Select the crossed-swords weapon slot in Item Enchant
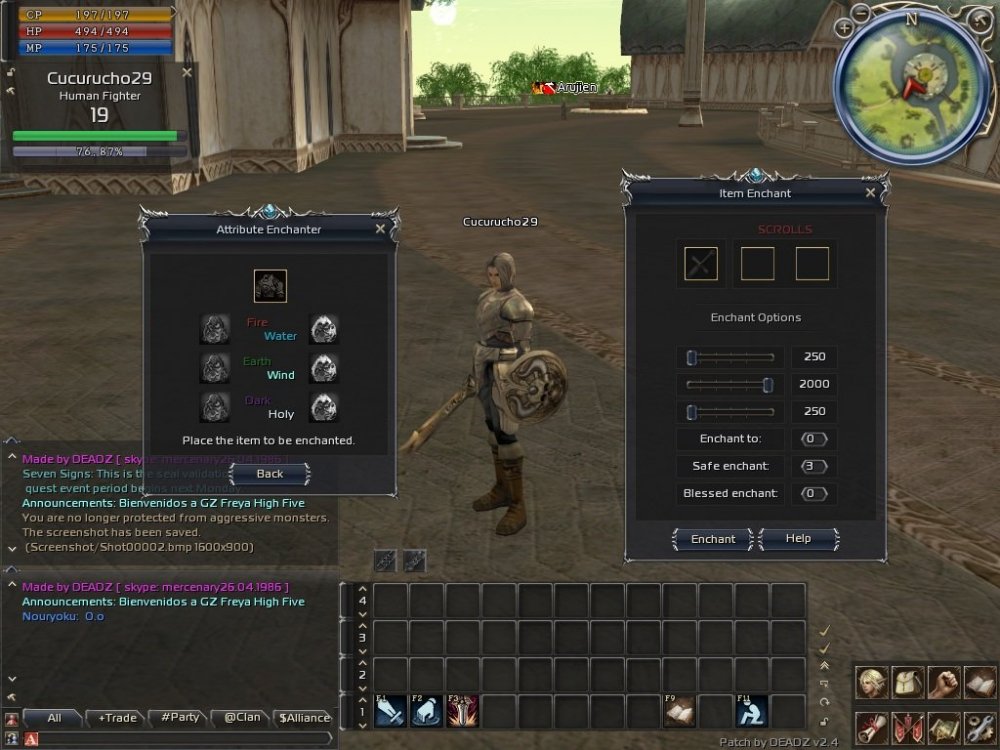Viewport: 1000px width, 750px height. tap(701, 264)
